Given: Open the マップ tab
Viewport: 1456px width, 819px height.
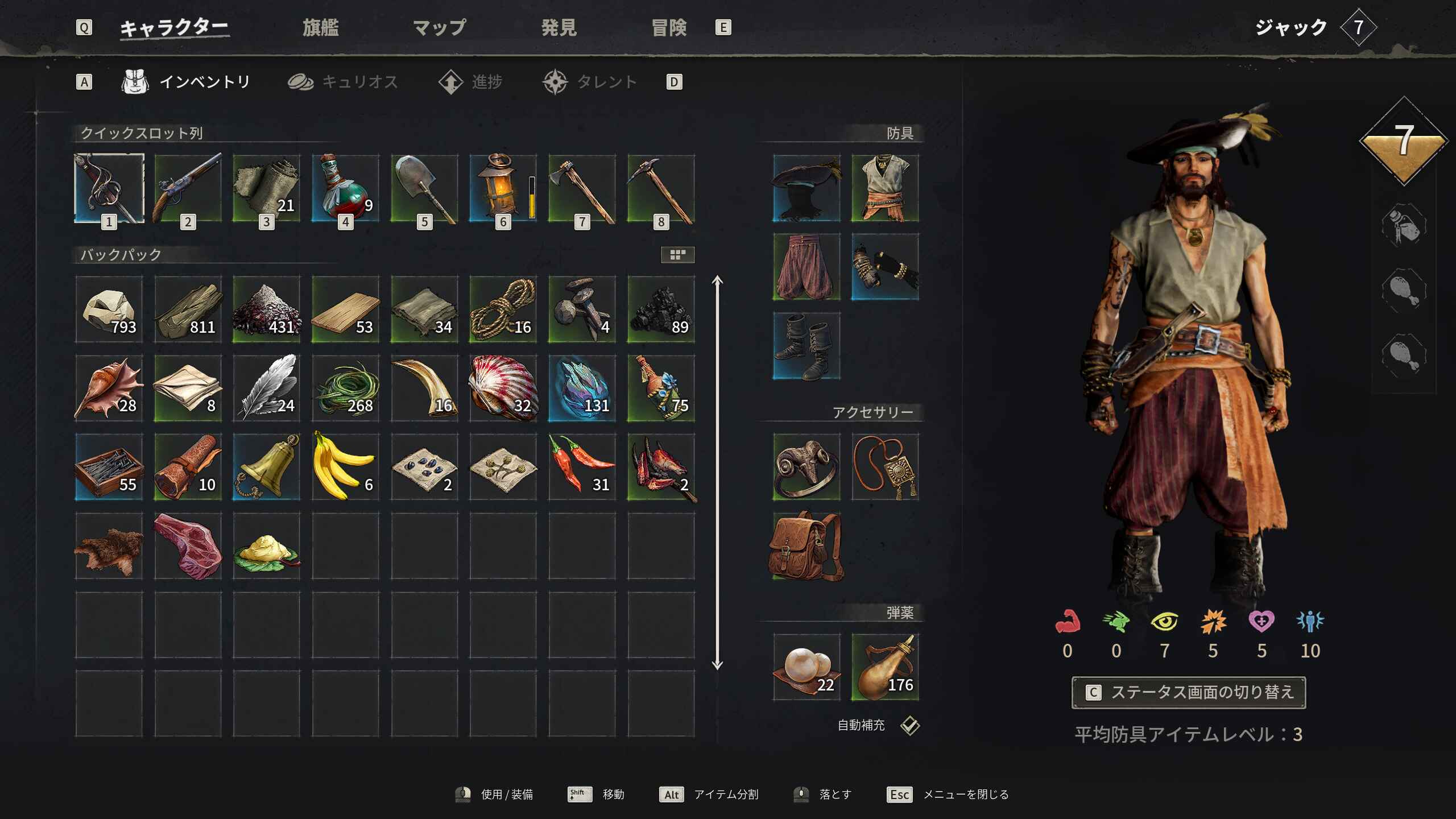Looking at the screenshot, I should 439,27.
